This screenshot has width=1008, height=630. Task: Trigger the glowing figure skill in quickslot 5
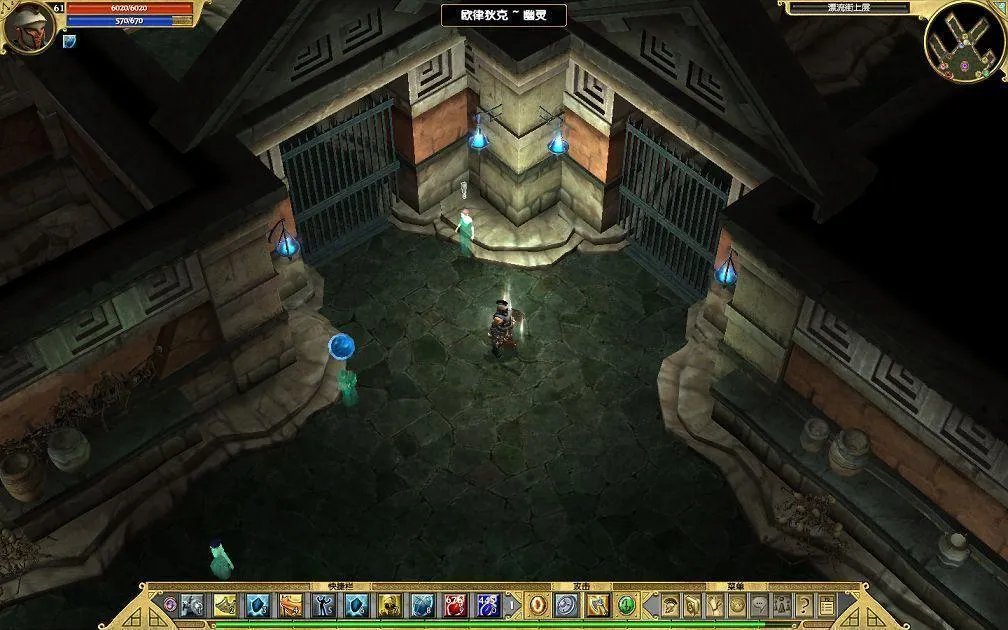(324, 605)
